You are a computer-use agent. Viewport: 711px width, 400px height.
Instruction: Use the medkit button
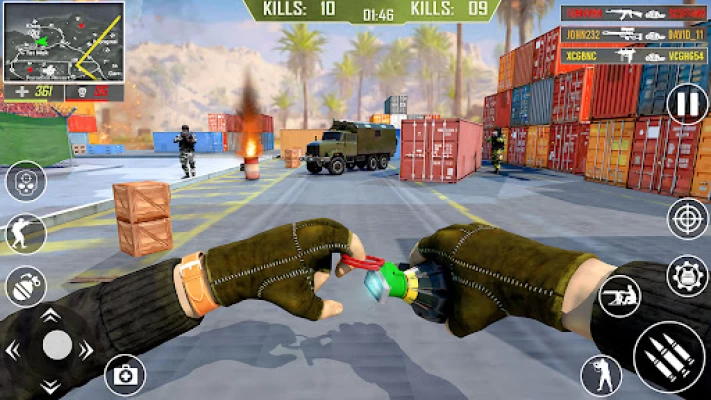click(125, 375)
